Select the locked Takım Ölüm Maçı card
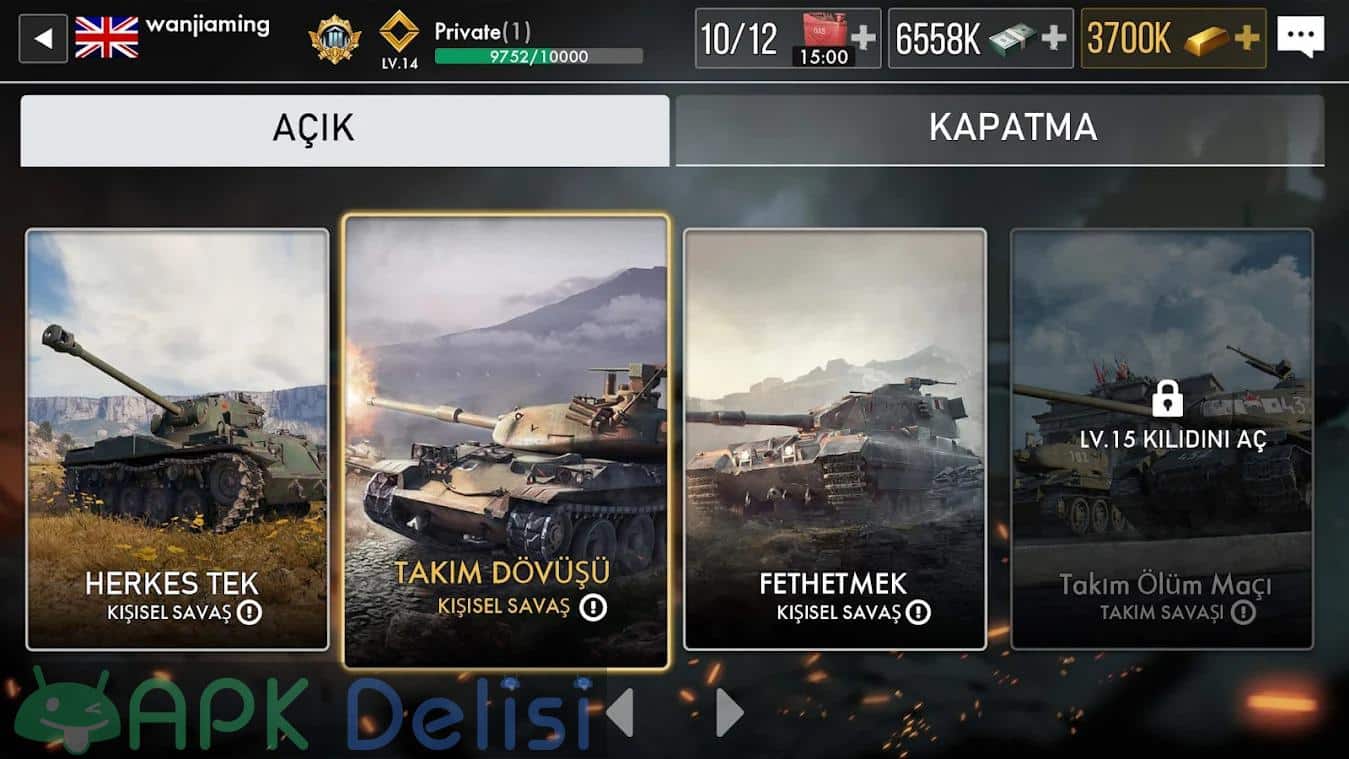 click(1161, 440)
